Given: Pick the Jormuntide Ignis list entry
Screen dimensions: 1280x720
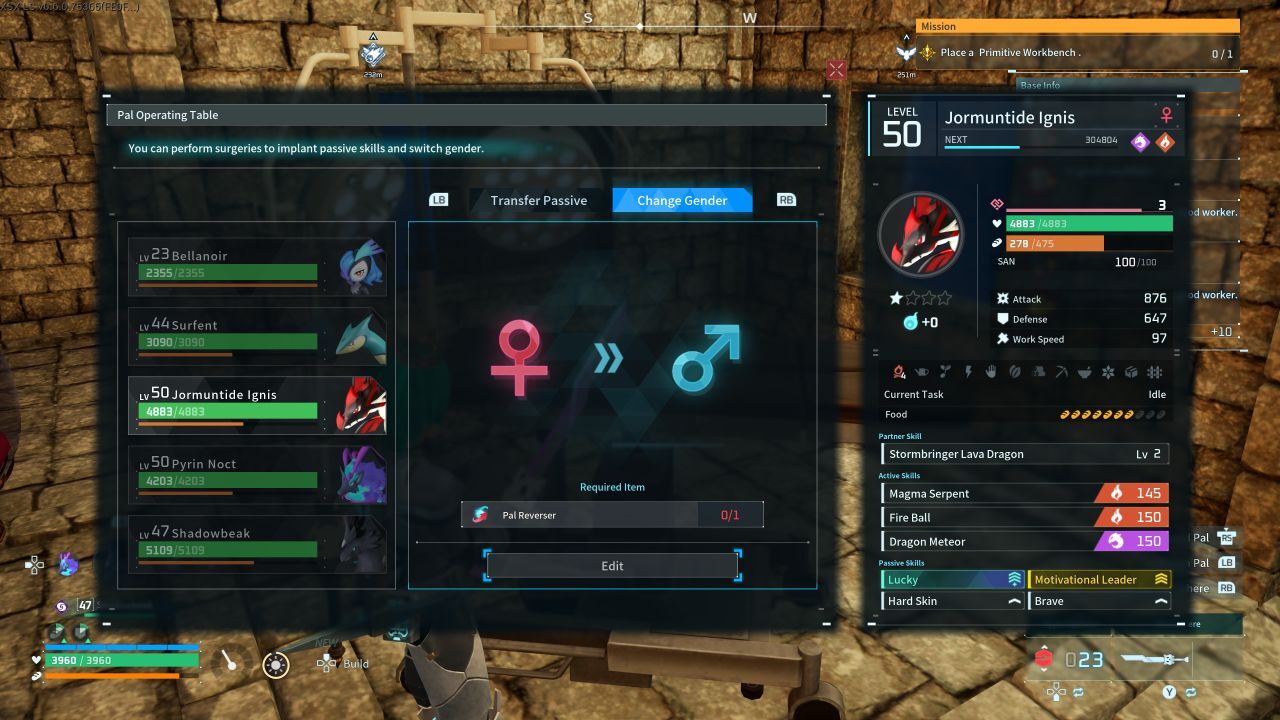Looking at the screenshot, I should point(257,405).
